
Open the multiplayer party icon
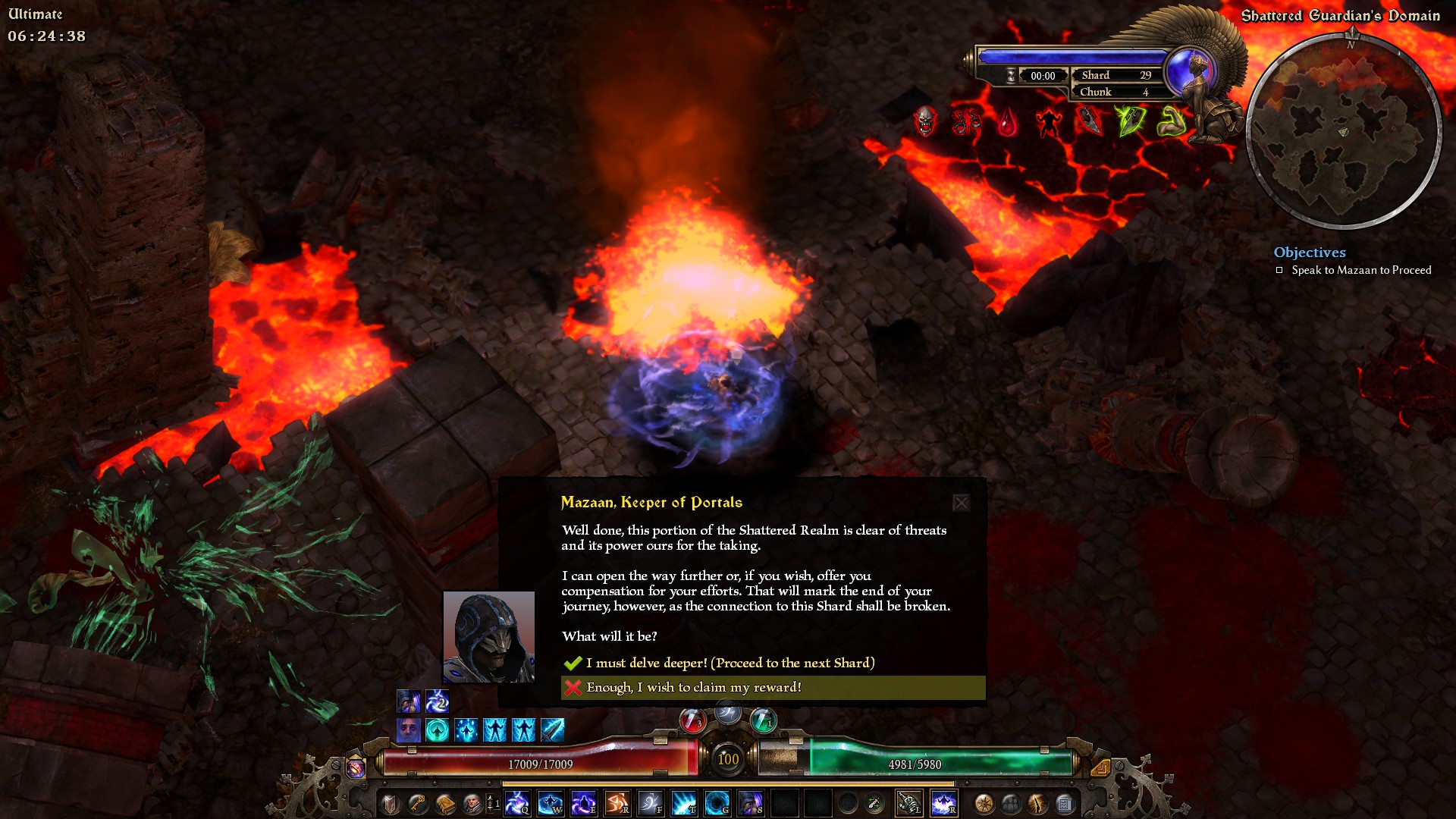(1011, 803)
